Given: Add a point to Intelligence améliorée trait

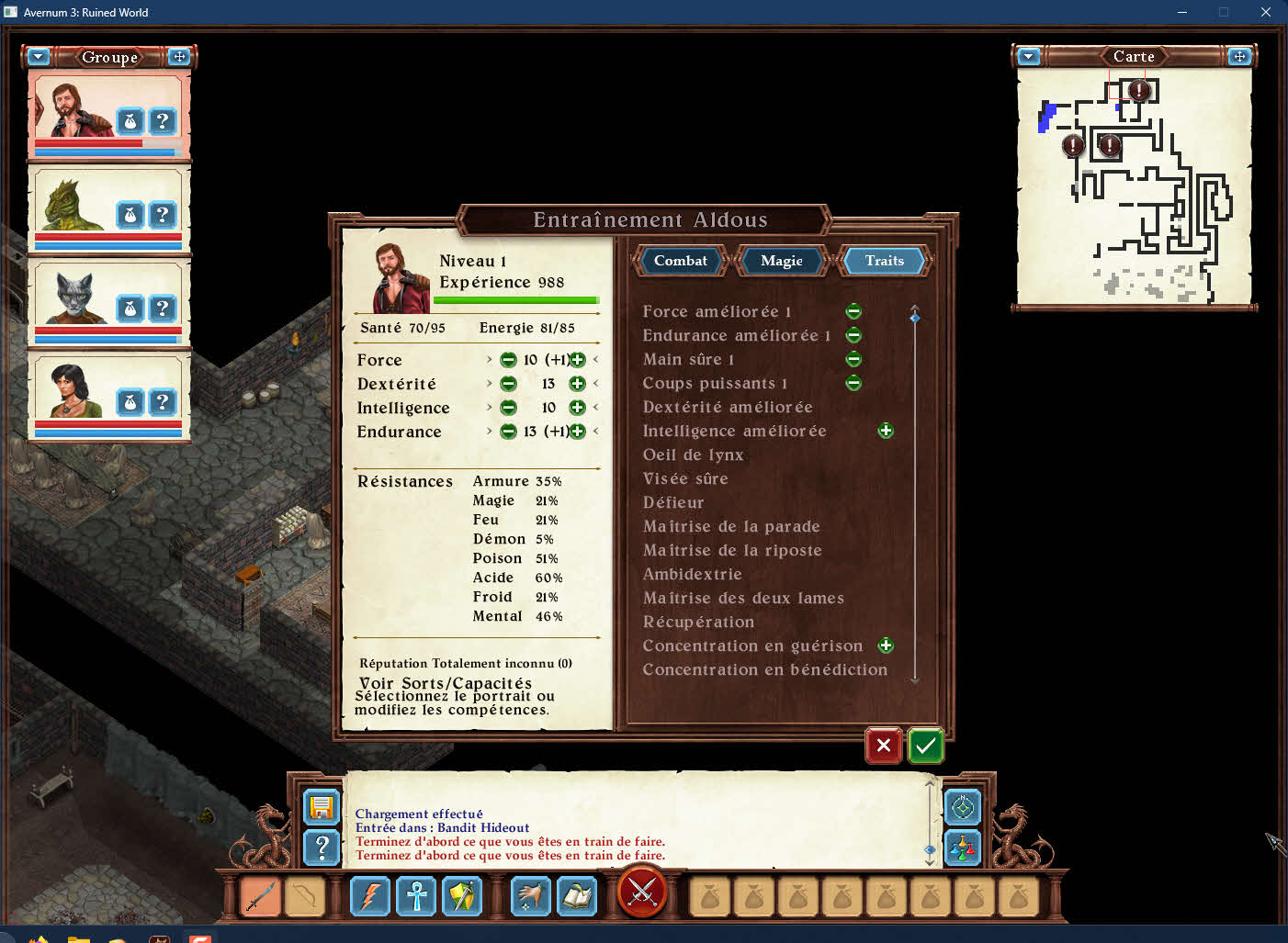Looking at the screenshot, I should tap(886, 431).
